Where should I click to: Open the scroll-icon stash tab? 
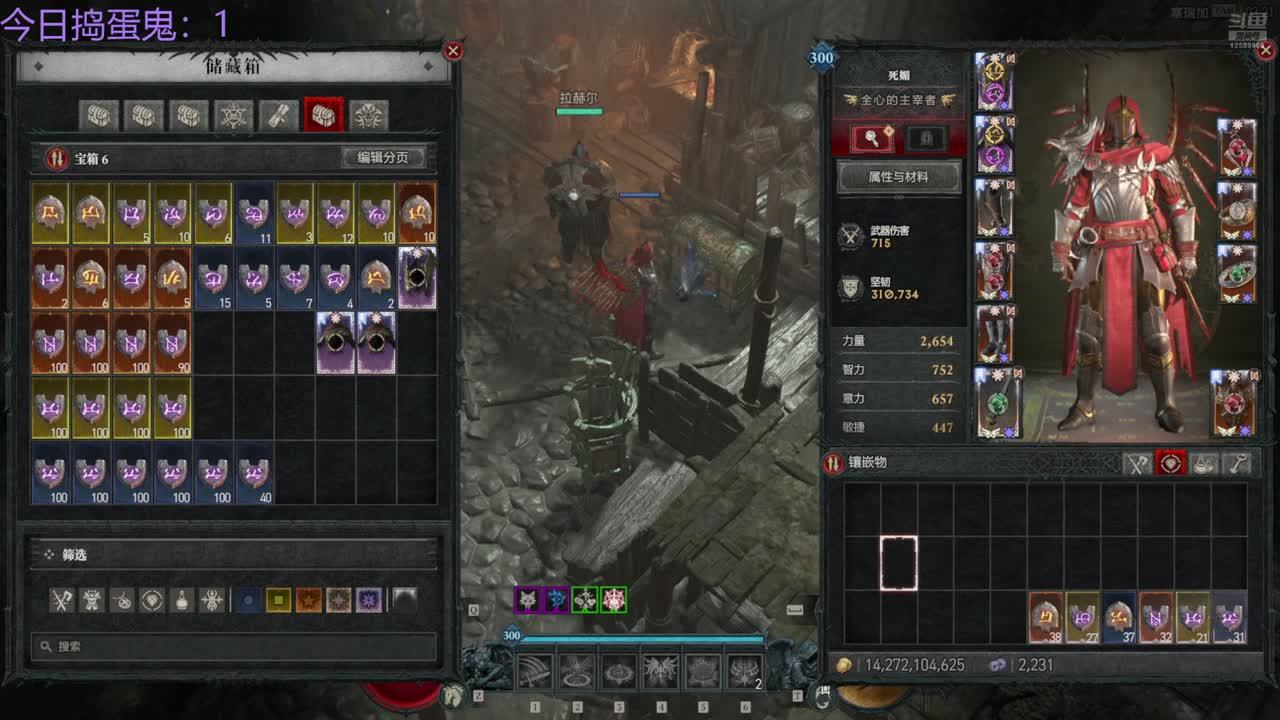pos(279,116)
